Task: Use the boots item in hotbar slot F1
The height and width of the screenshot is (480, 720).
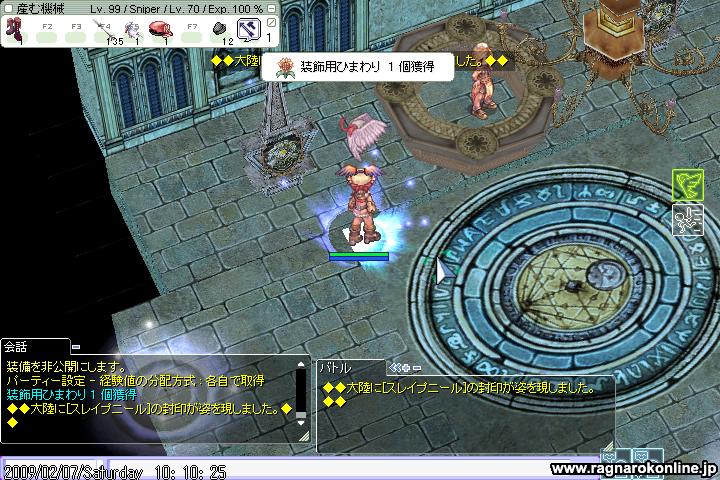Action: [16, 27]
